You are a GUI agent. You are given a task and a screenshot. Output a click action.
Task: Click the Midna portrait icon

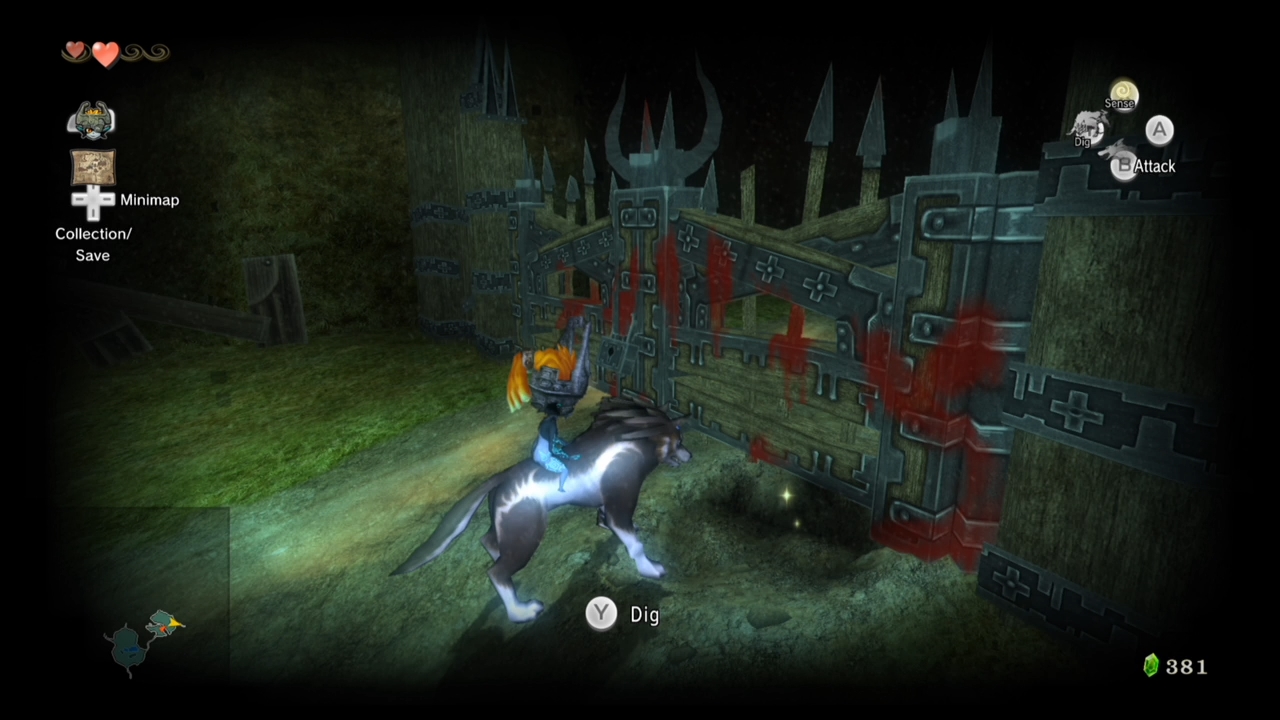pos(92,118)
